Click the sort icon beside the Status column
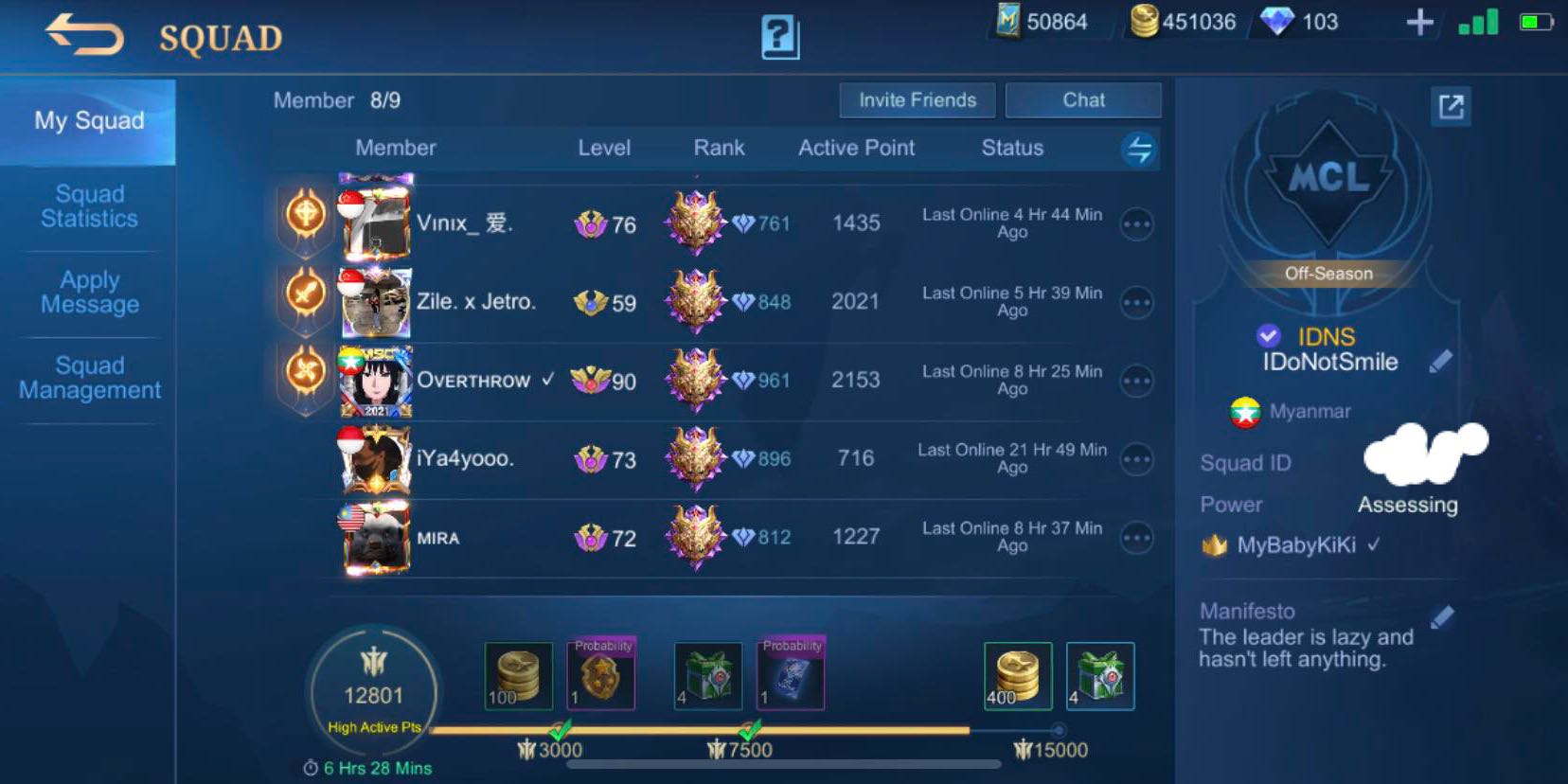1568x784 pixels. point(1137,149)
